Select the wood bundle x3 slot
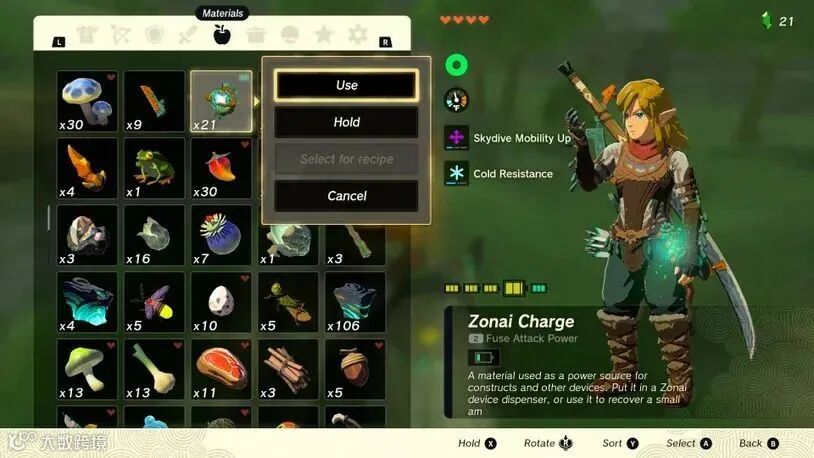 [x=288, y=369]
